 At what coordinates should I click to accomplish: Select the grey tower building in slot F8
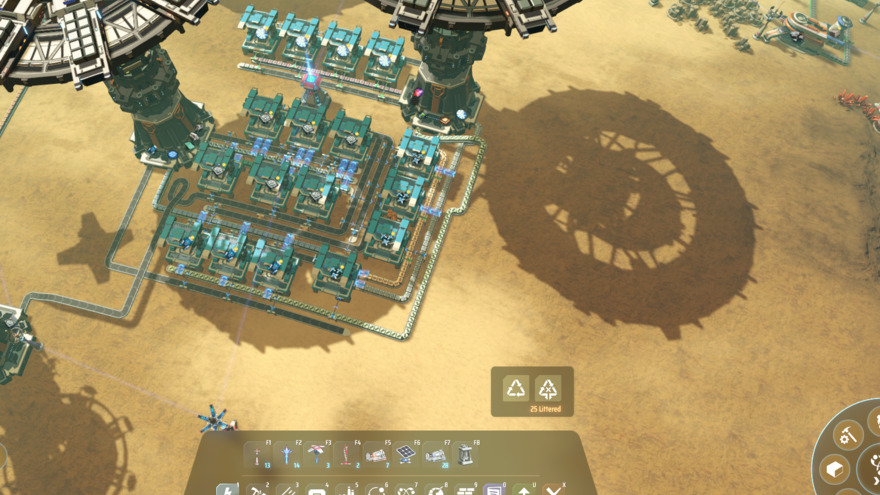coord(466,456)
